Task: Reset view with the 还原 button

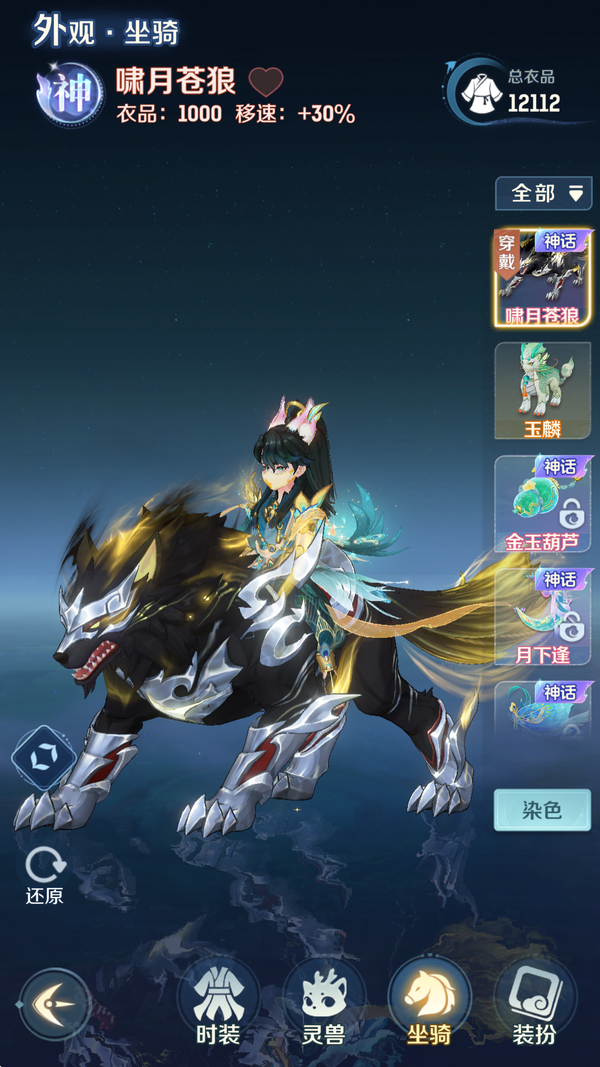Action: pos(45,873)
